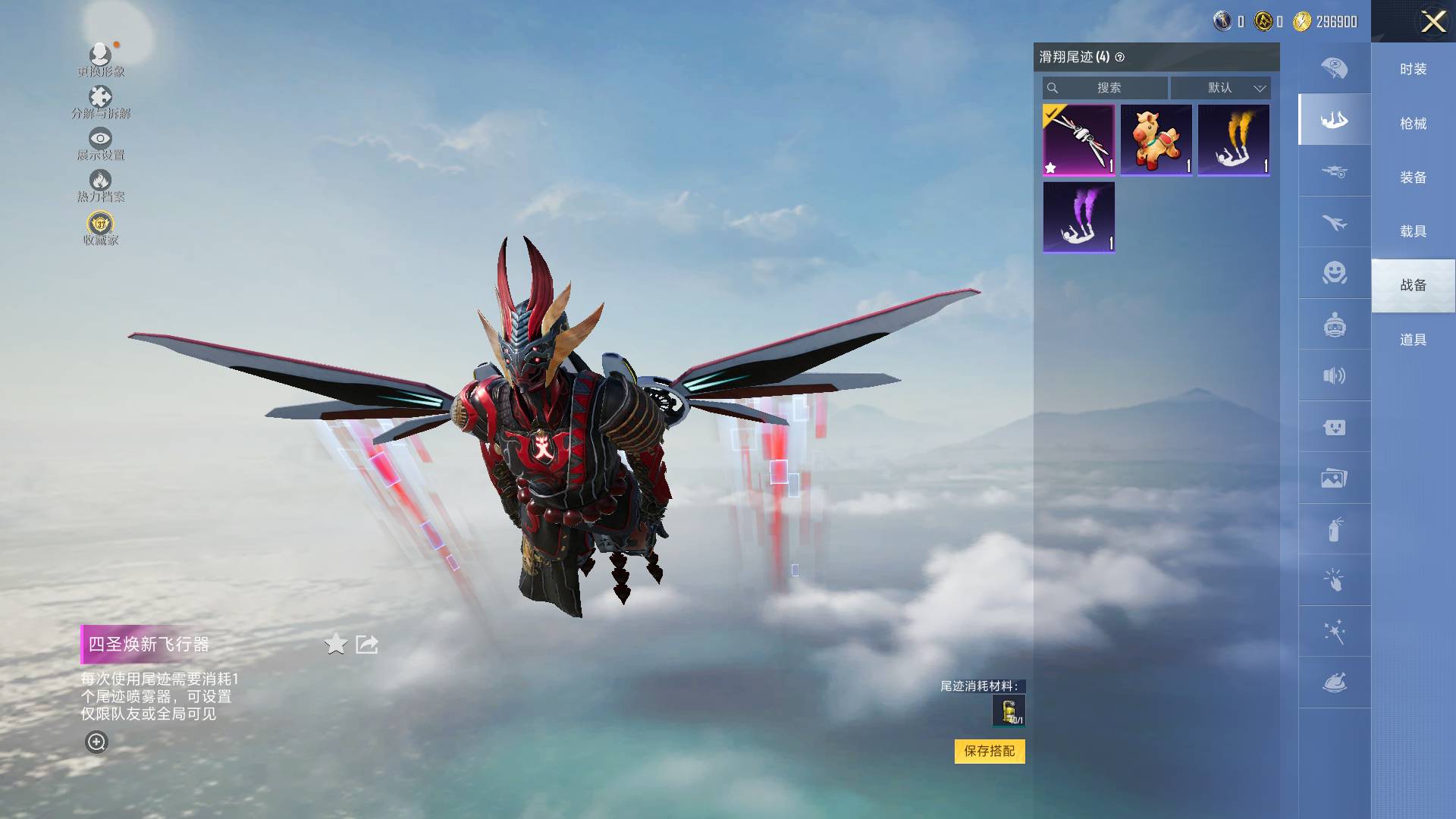Select the equipped glider trail item

[x=1078, y=140]
